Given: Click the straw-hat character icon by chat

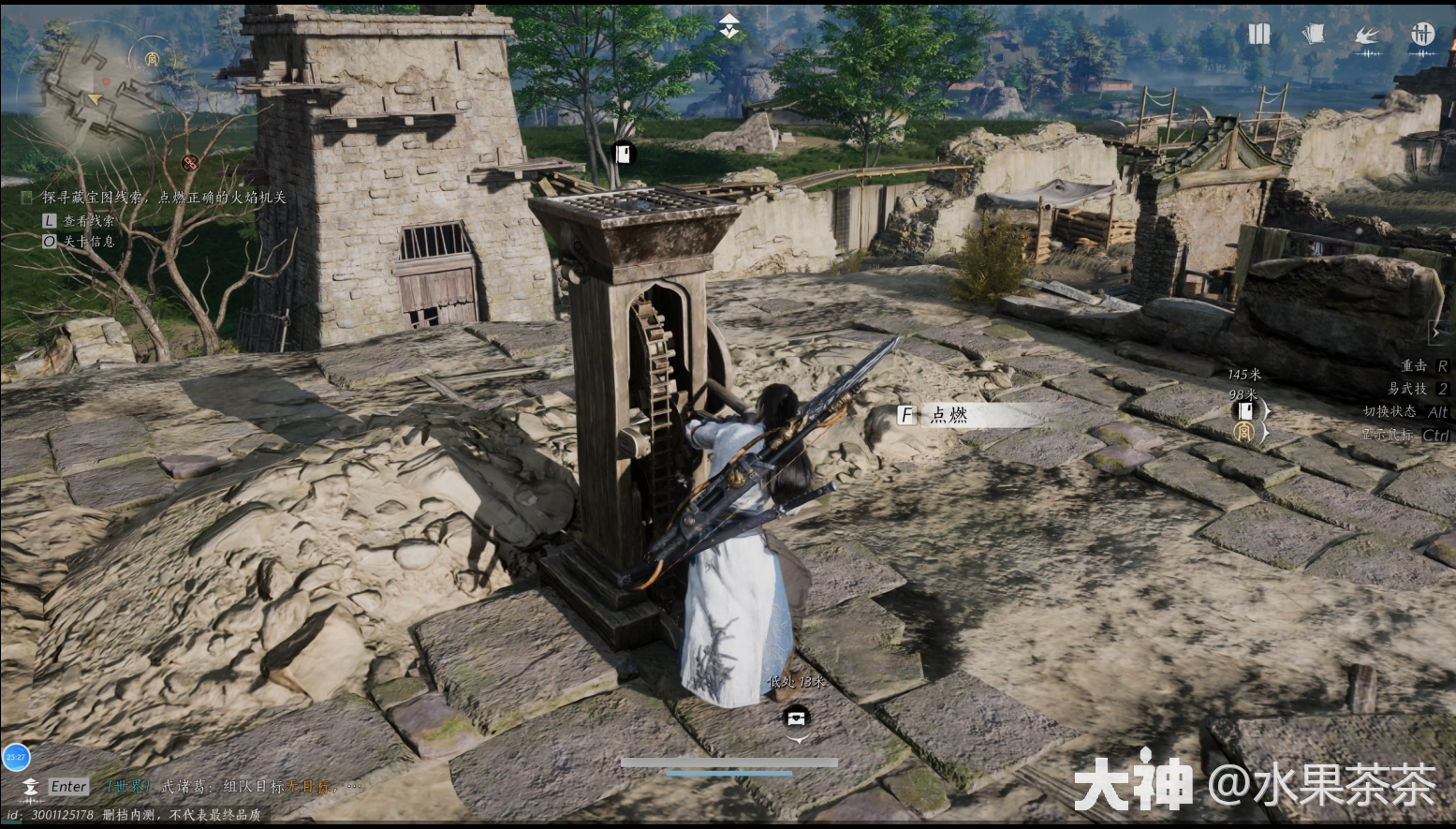Looking at the screenshot, I should (x=29, y=788).
